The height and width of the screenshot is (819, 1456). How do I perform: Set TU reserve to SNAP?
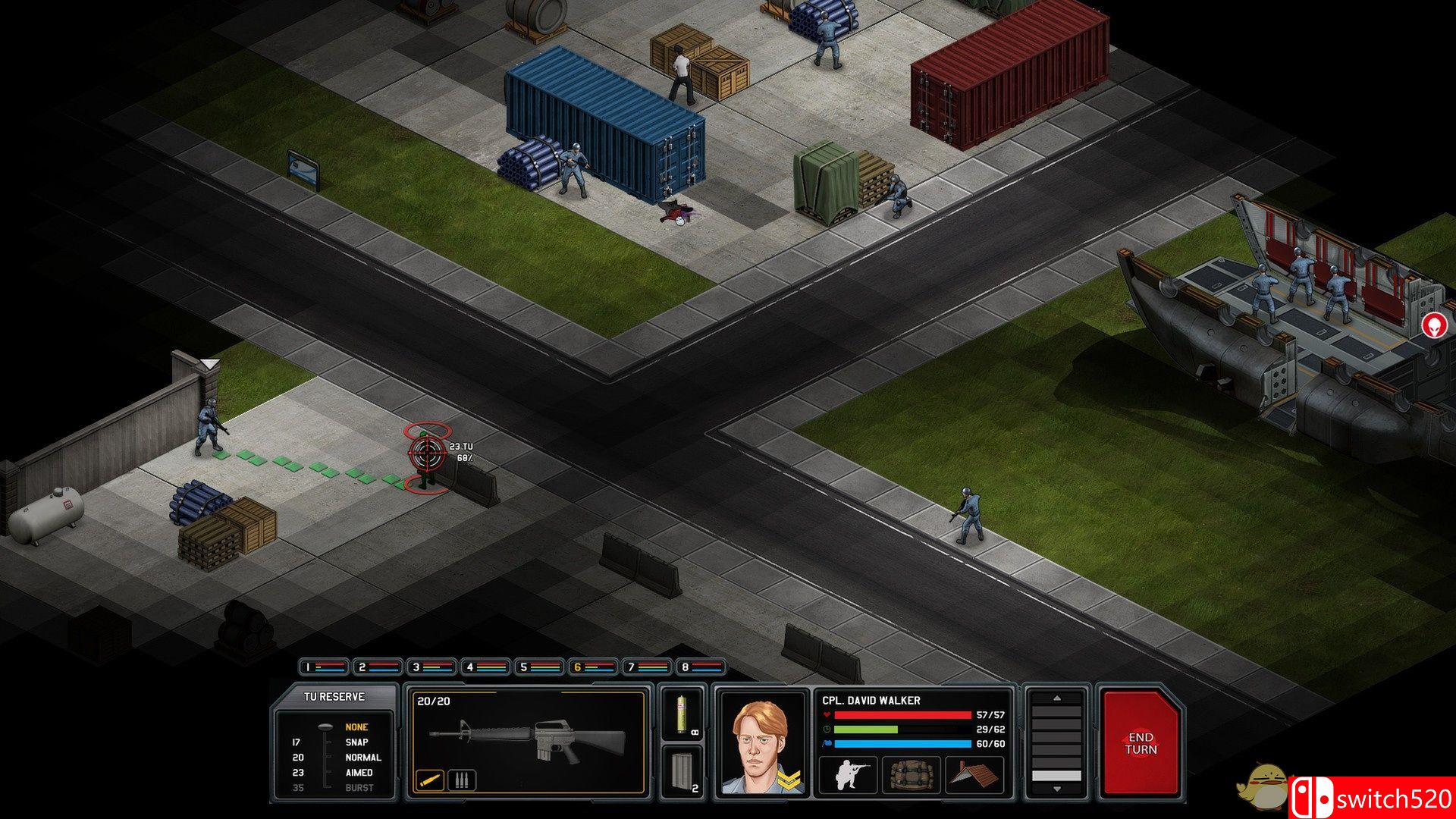pyautogui.click(x=356, y=742)
